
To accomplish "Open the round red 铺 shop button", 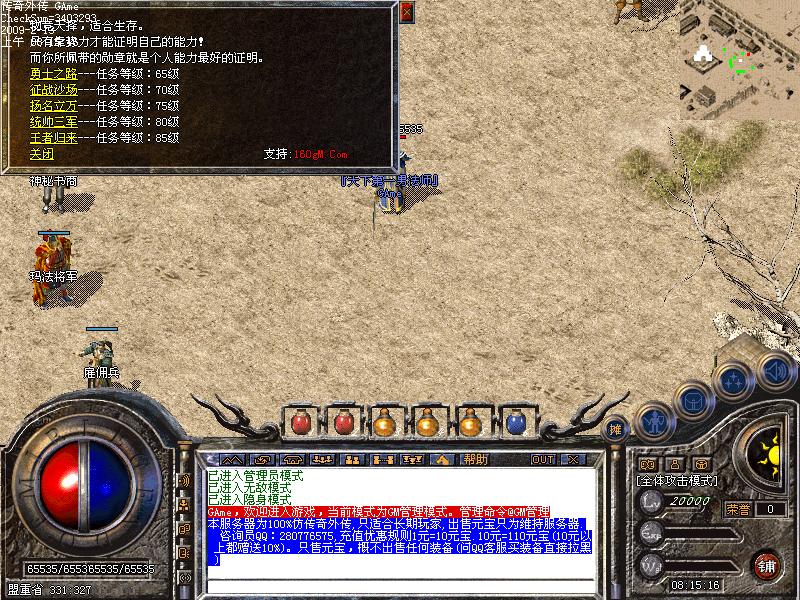I will pos(767,563).
